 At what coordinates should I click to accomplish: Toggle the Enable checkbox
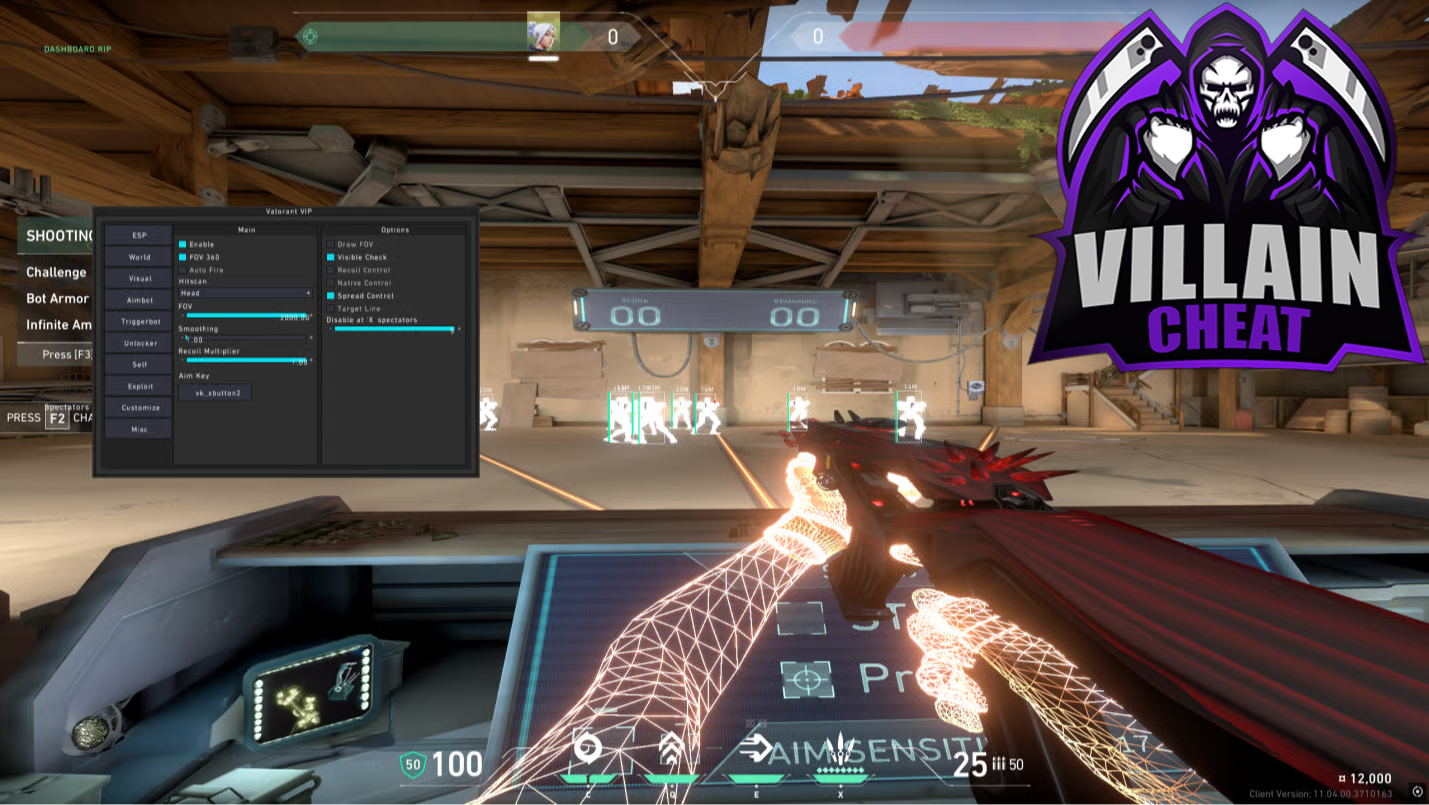pyautogui.click(x=183, y=244)
